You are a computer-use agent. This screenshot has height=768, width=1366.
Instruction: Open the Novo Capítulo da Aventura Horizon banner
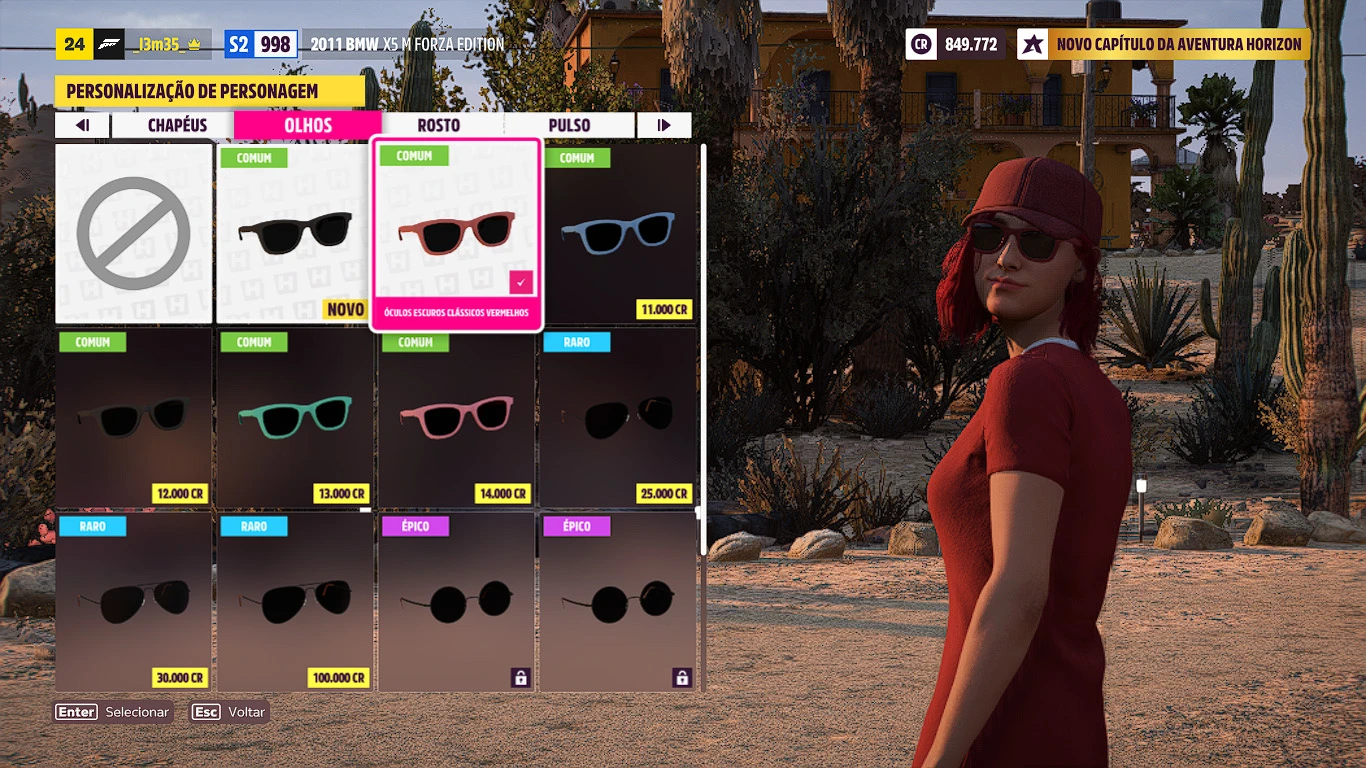1164,44
